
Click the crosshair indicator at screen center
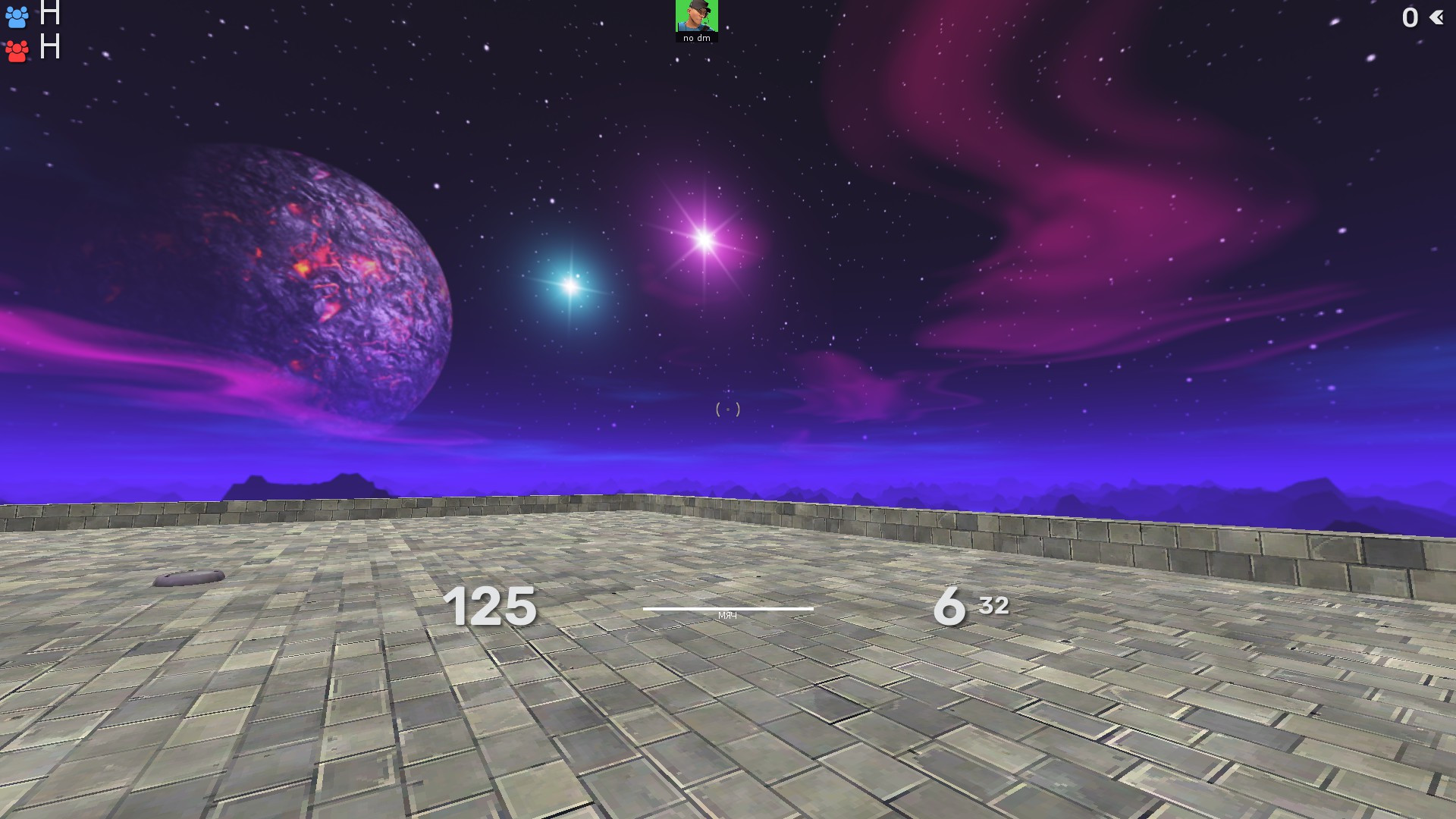727,409
